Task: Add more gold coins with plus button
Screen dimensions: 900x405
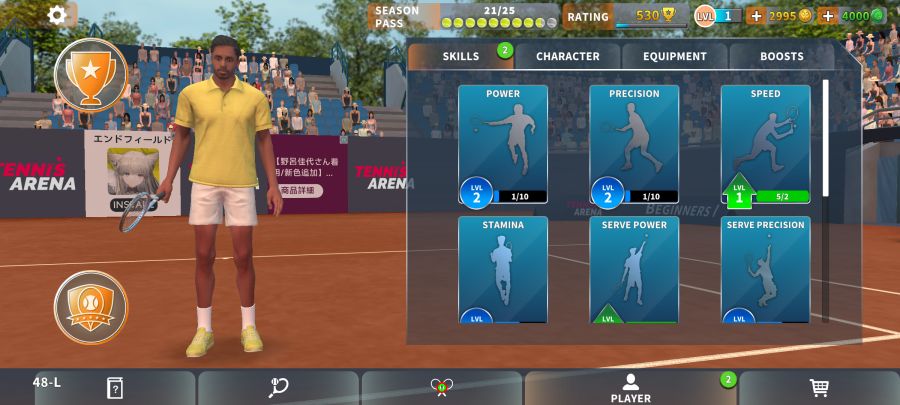Action: pos(756,16)
